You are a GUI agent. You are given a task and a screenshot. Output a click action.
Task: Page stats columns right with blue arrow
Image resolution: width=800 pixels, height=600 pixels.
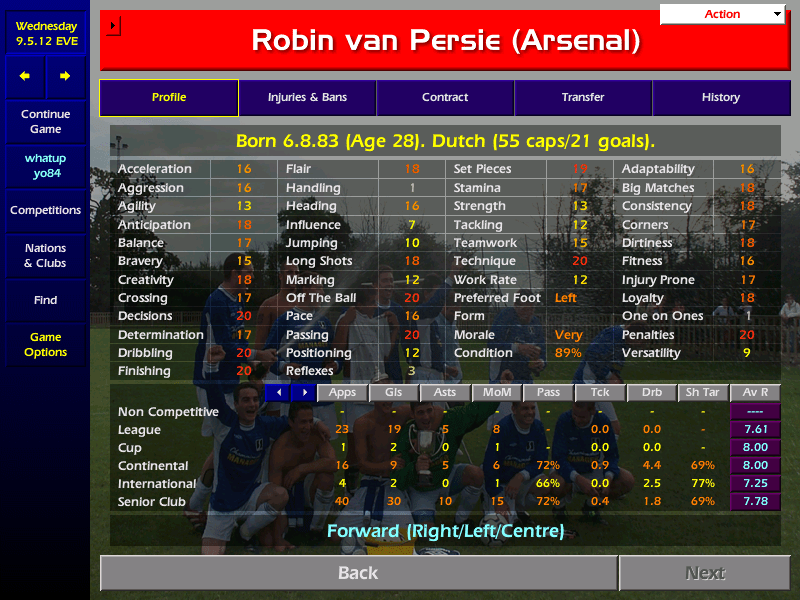(304, 392)
